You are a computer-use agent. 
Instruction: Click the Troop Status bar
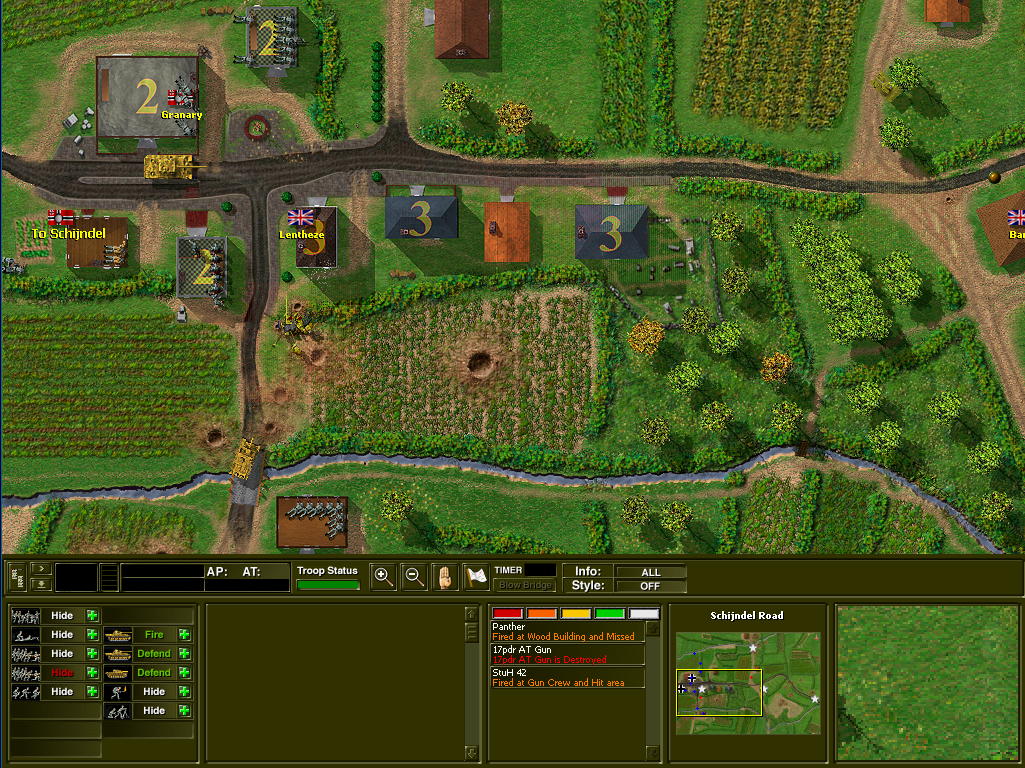327,584
